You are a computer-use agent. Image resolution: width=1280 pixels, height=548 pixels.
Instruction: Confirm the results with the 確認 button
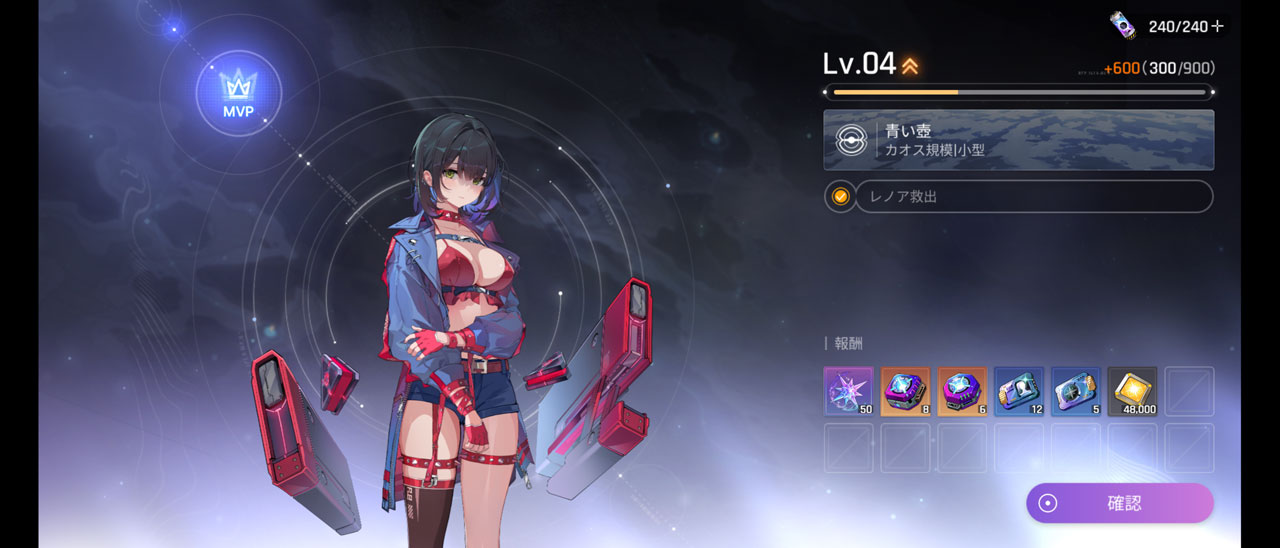(1119, 503)
